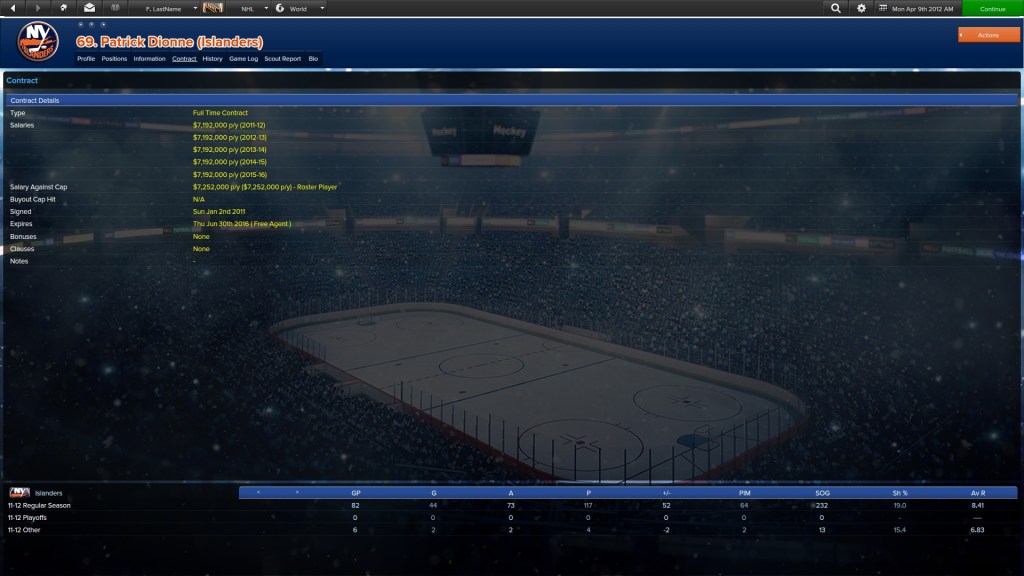The height and width of the screenshot is (576, 1024).
Task: Click the home icon in top bar
Action: 64,8
